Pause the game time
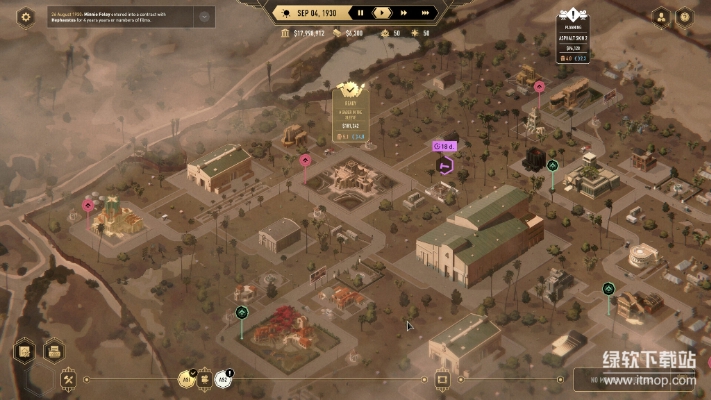 (359, 13)
